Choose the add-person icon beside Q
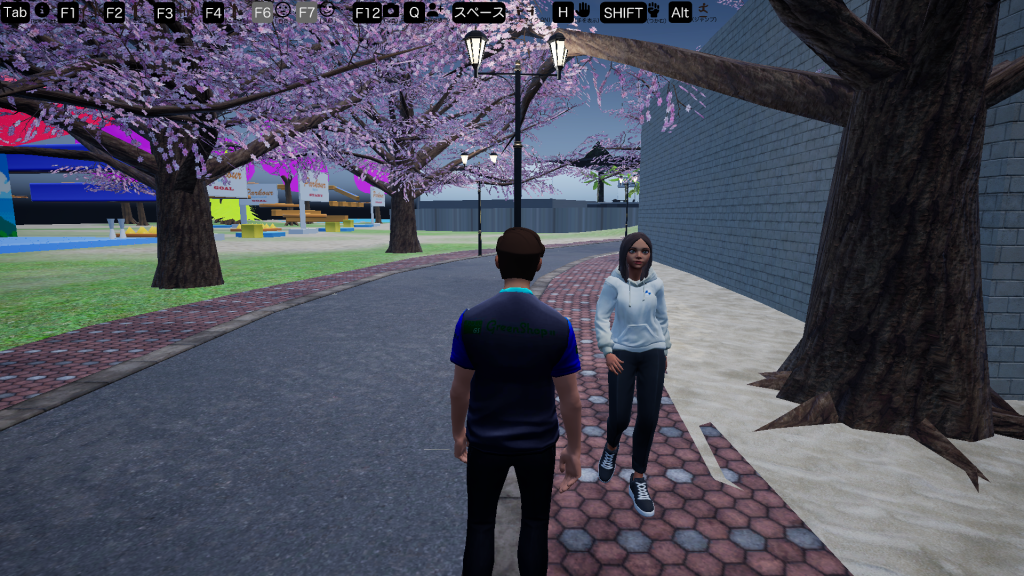Image resolution: width=1024 pixels, height=576 pixels. click(434, 11)
